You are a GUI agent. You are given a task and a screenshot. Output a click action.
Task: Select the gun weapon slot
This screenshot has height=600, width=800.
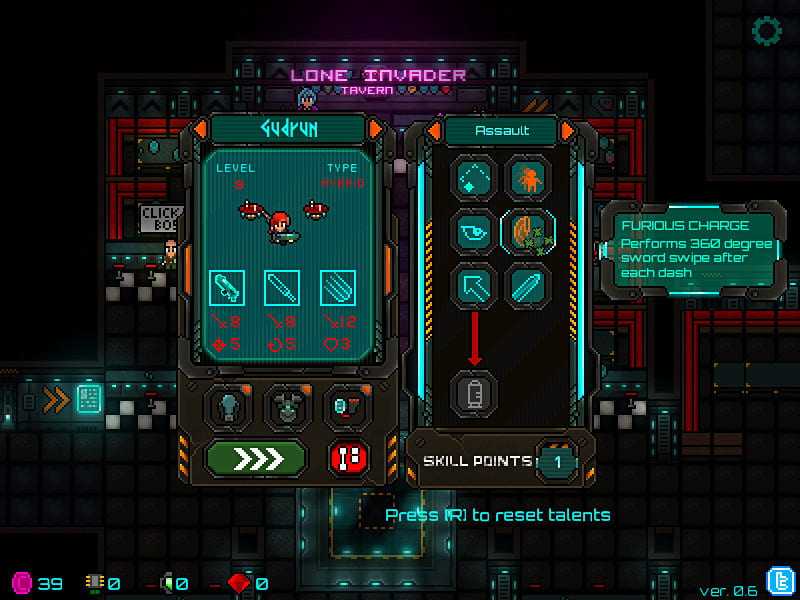[226, 289]
